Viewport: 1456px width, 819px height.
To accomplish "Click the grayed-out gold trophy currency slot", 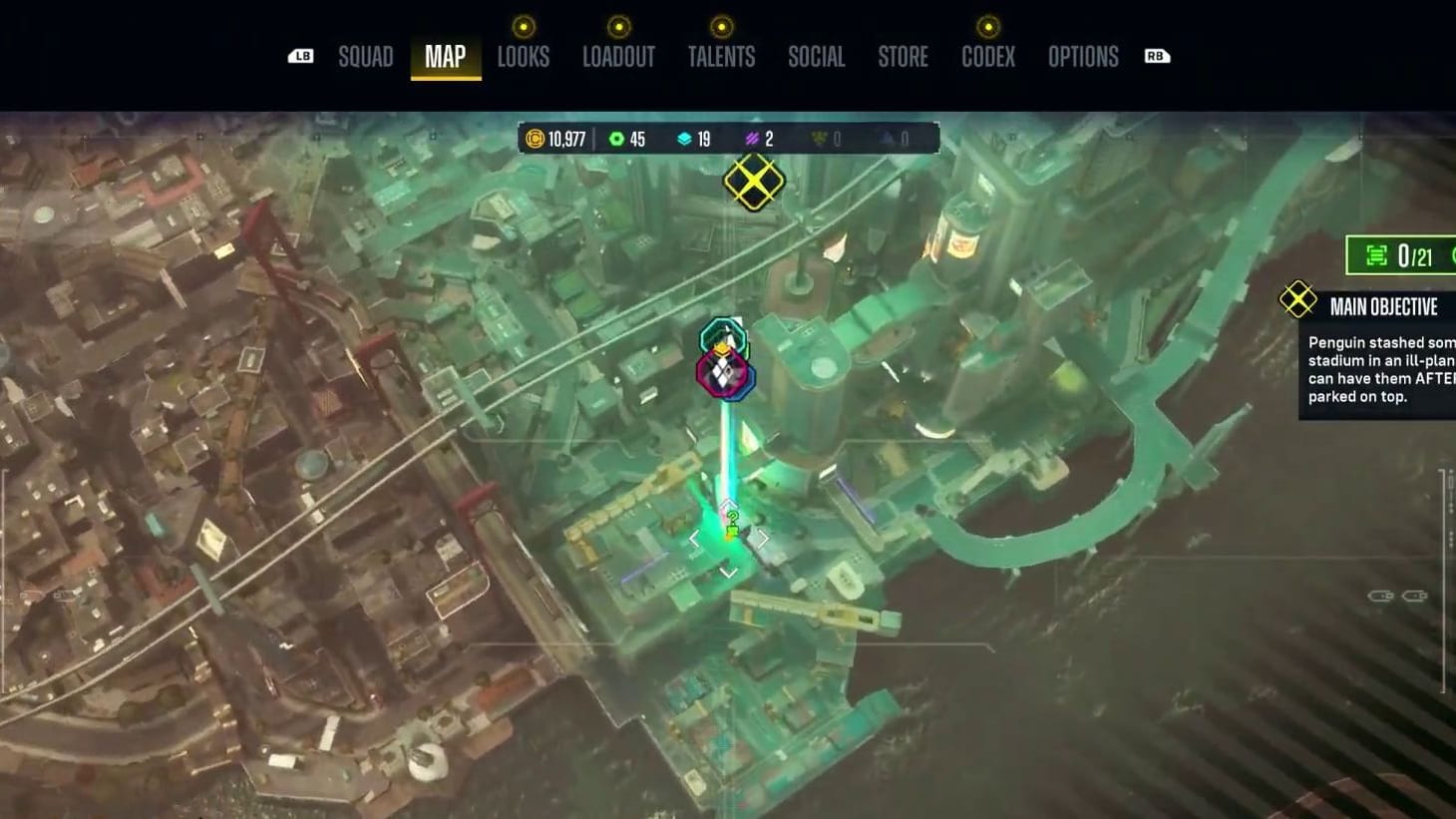I will click(x=818, y=139).
